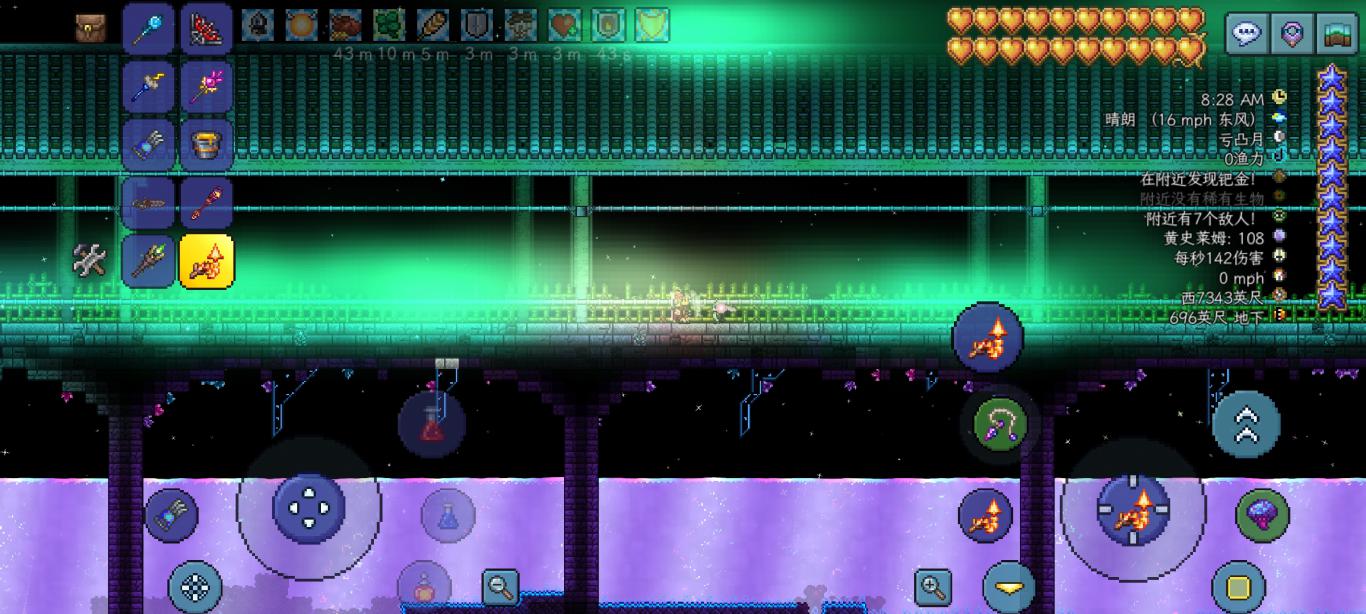The width and height of the screenshot is (1366, 614).
Task: Select the bucket hotbar slot
Action: pyautogui.click(x=207, y=144)
